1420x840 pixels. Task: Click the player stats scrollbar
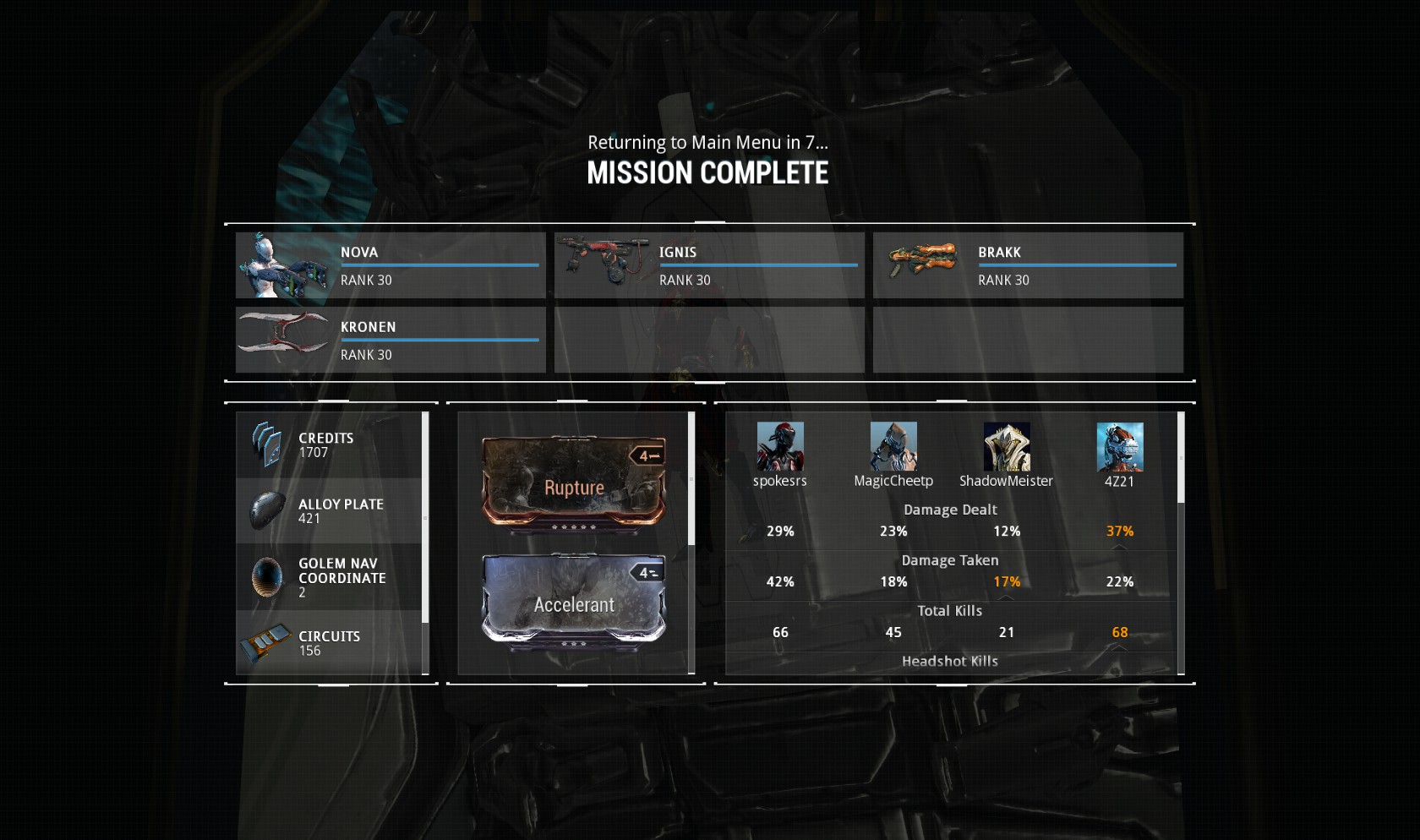point(1181,458)
